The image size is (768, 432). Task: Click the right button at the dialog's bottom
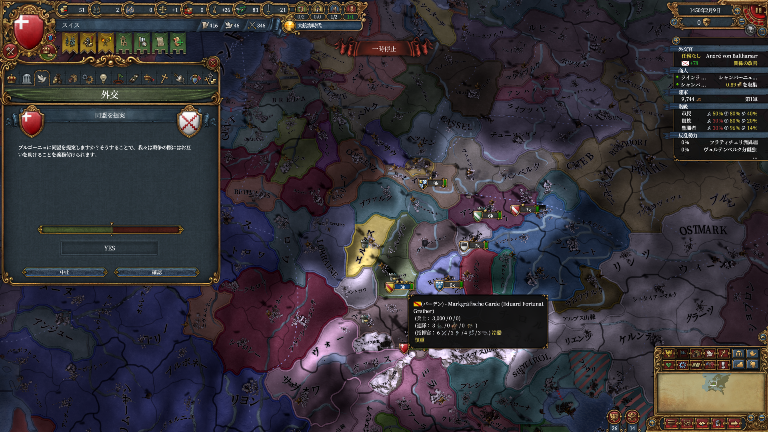tap(156, 271)
